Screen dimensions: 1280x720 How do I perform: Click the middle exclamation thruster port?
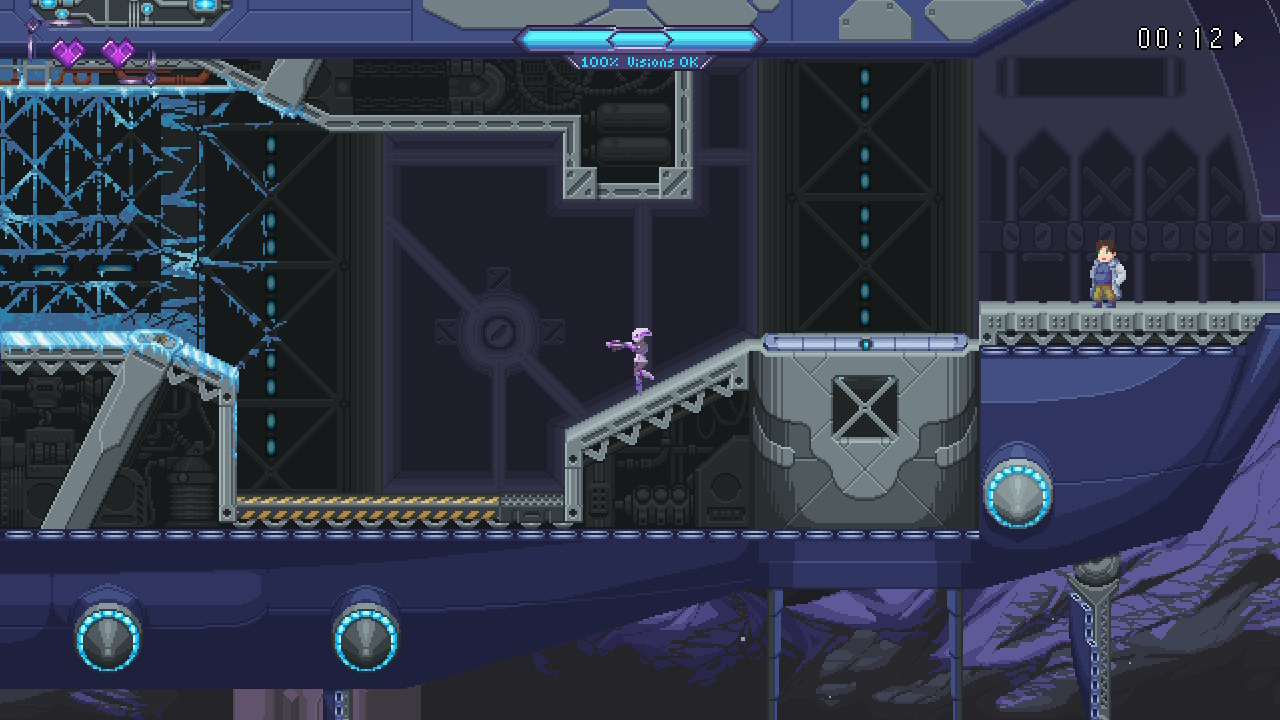click(x=362, y=637)
